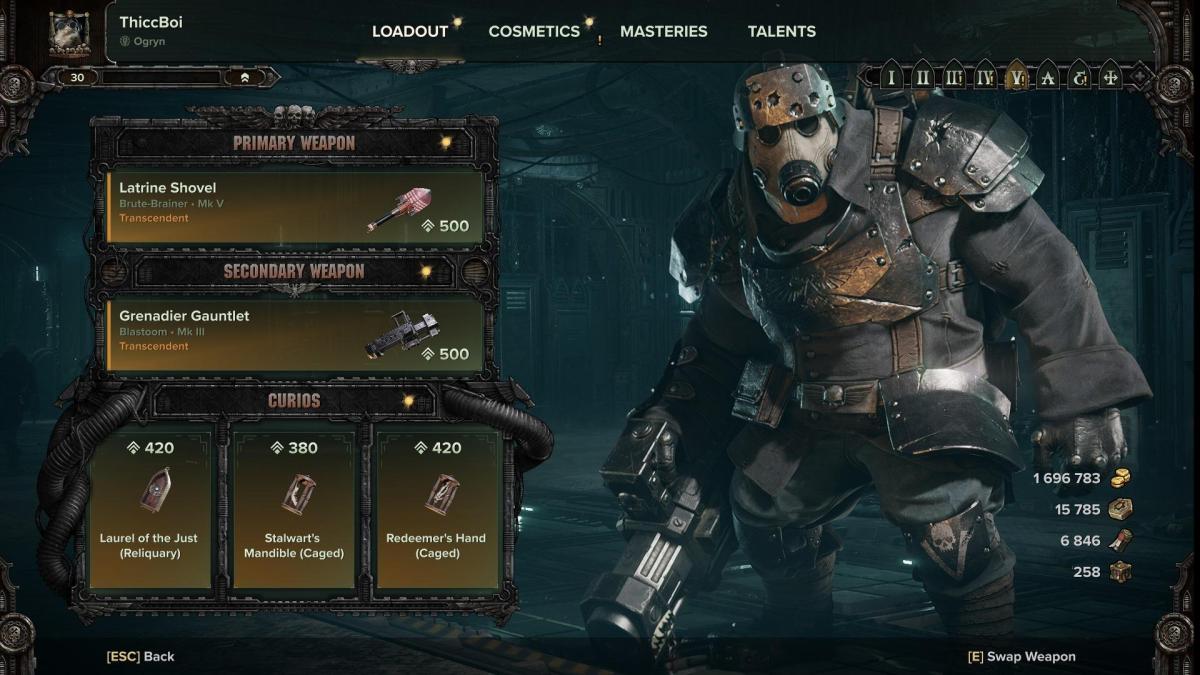Pick the preset marked with letter A
Image resolution: width=1200 pixels, height=675 pixels.
click(1048, 77)
